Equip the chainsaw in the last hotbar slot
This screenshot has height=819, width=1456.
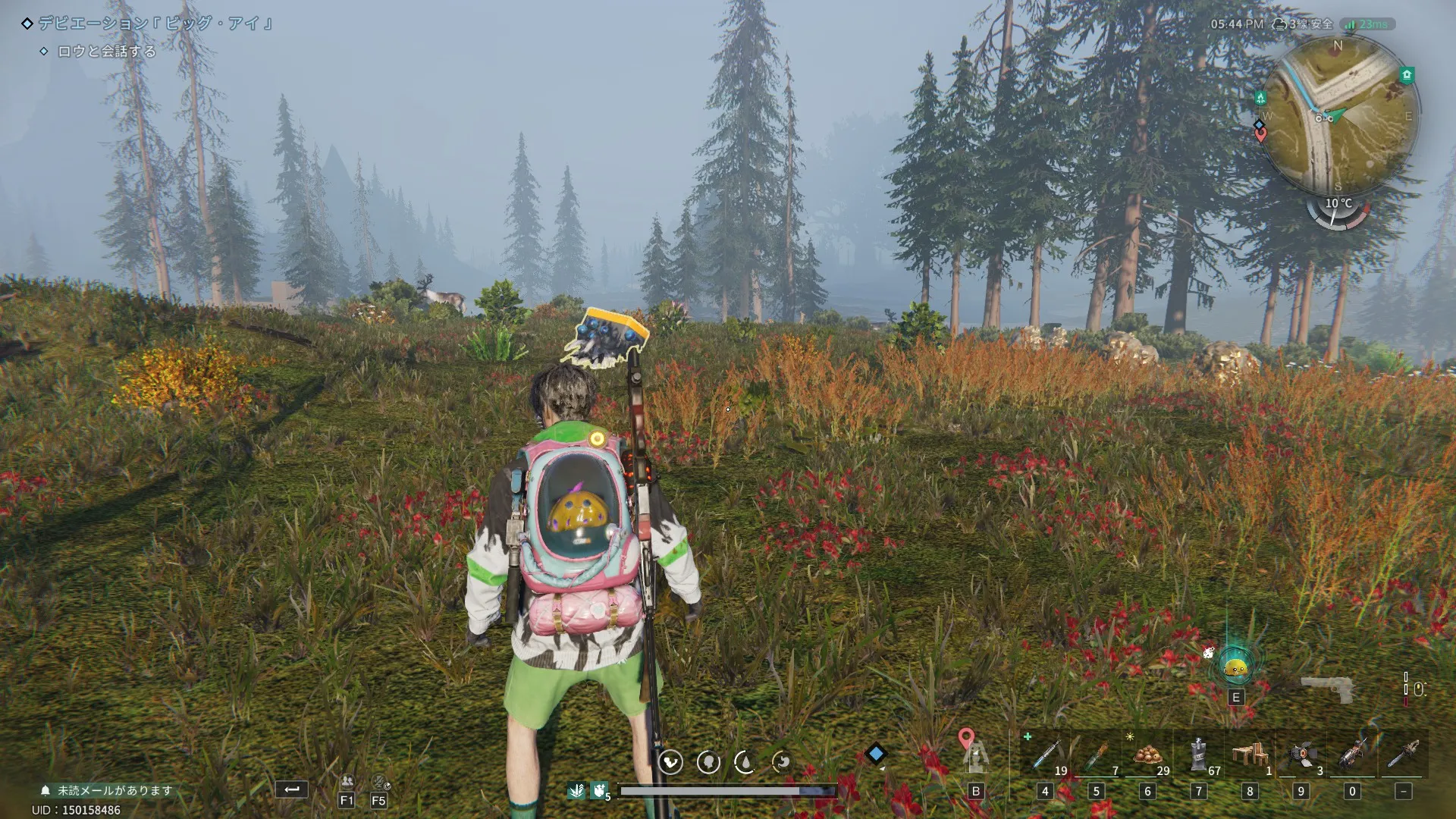(x=1403, y=755)
